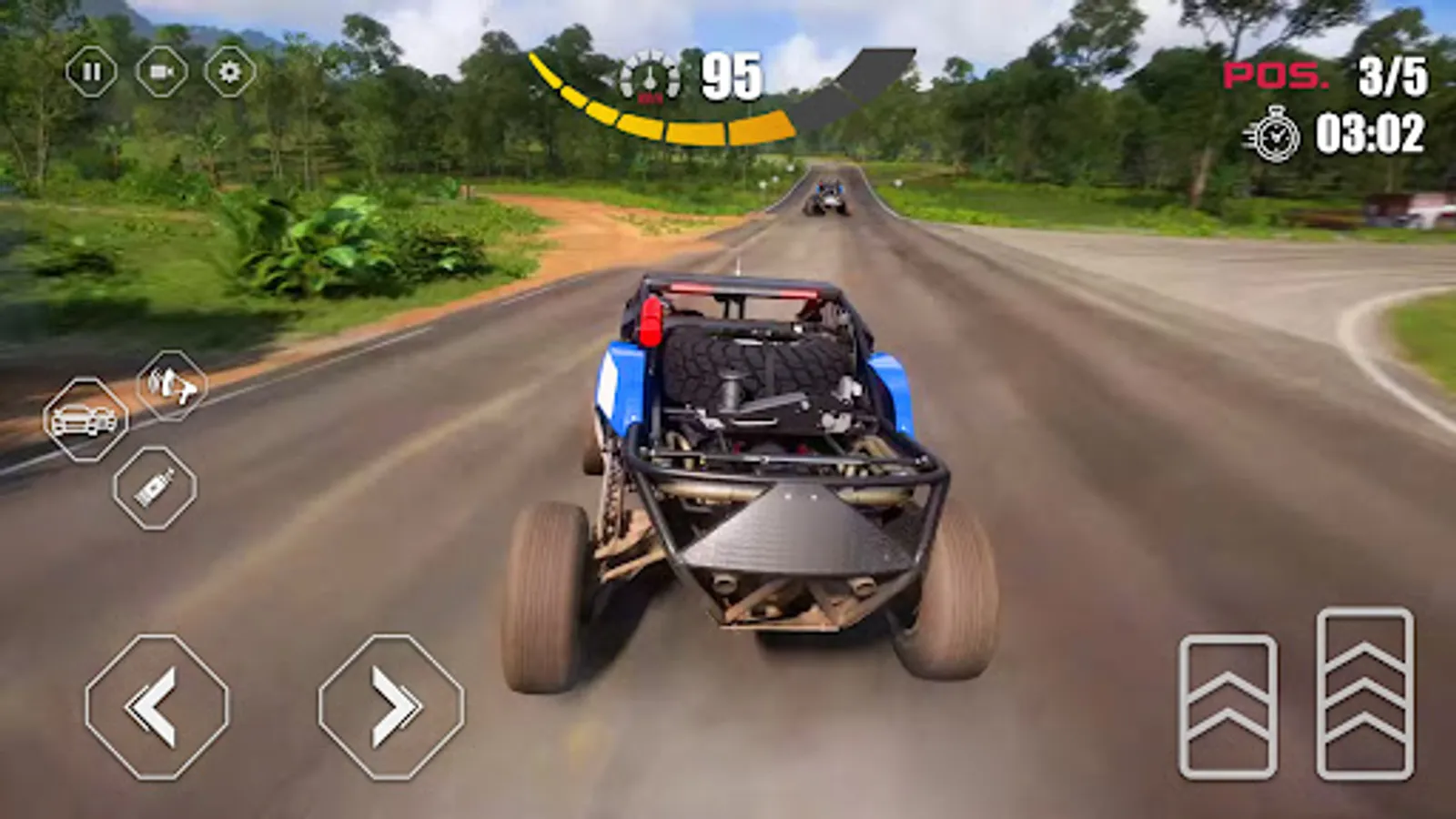Pause the race
The width and height of the screenshot is (1456, 819).
click(x=91, y=73)
